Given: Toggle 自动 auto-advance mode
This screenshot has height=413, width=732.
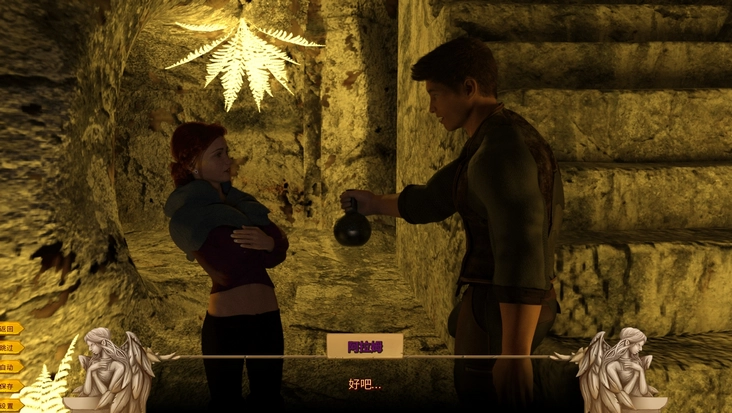Looking at the screenshot, I should tap(9, 366).
